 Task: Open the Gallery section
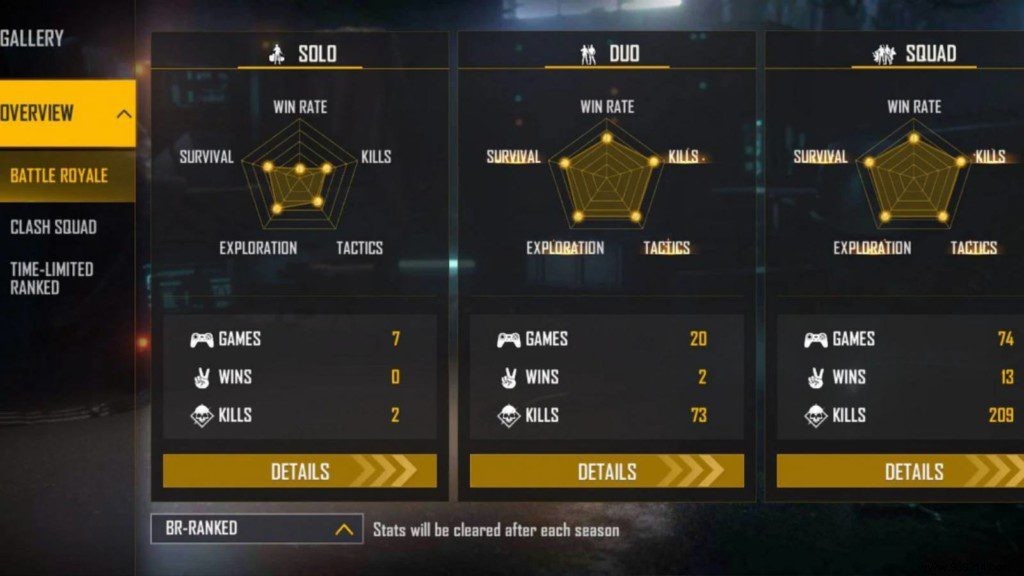(x=32, y=39)
